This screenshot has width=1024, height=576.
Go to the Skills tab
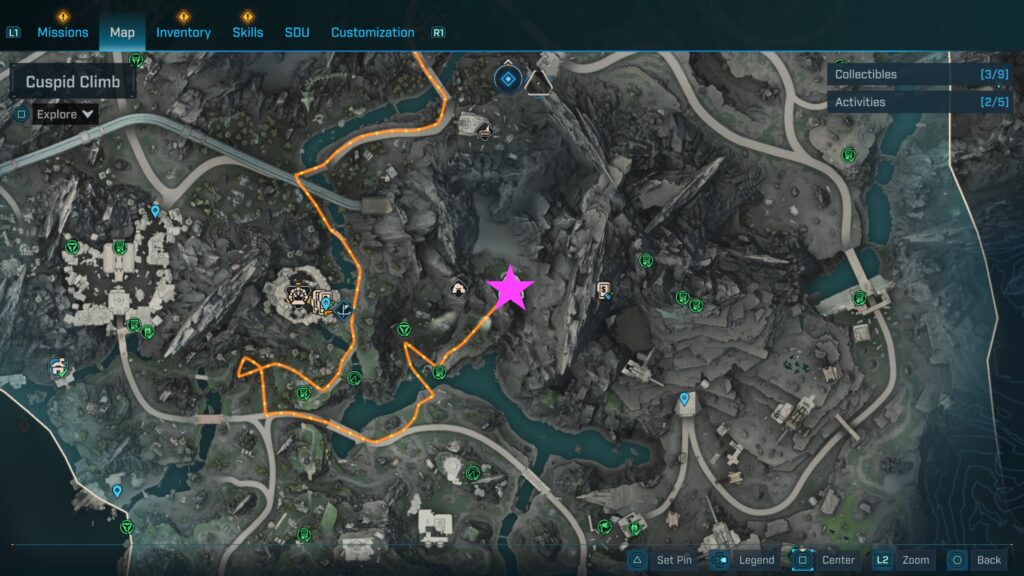pos(247,32)
